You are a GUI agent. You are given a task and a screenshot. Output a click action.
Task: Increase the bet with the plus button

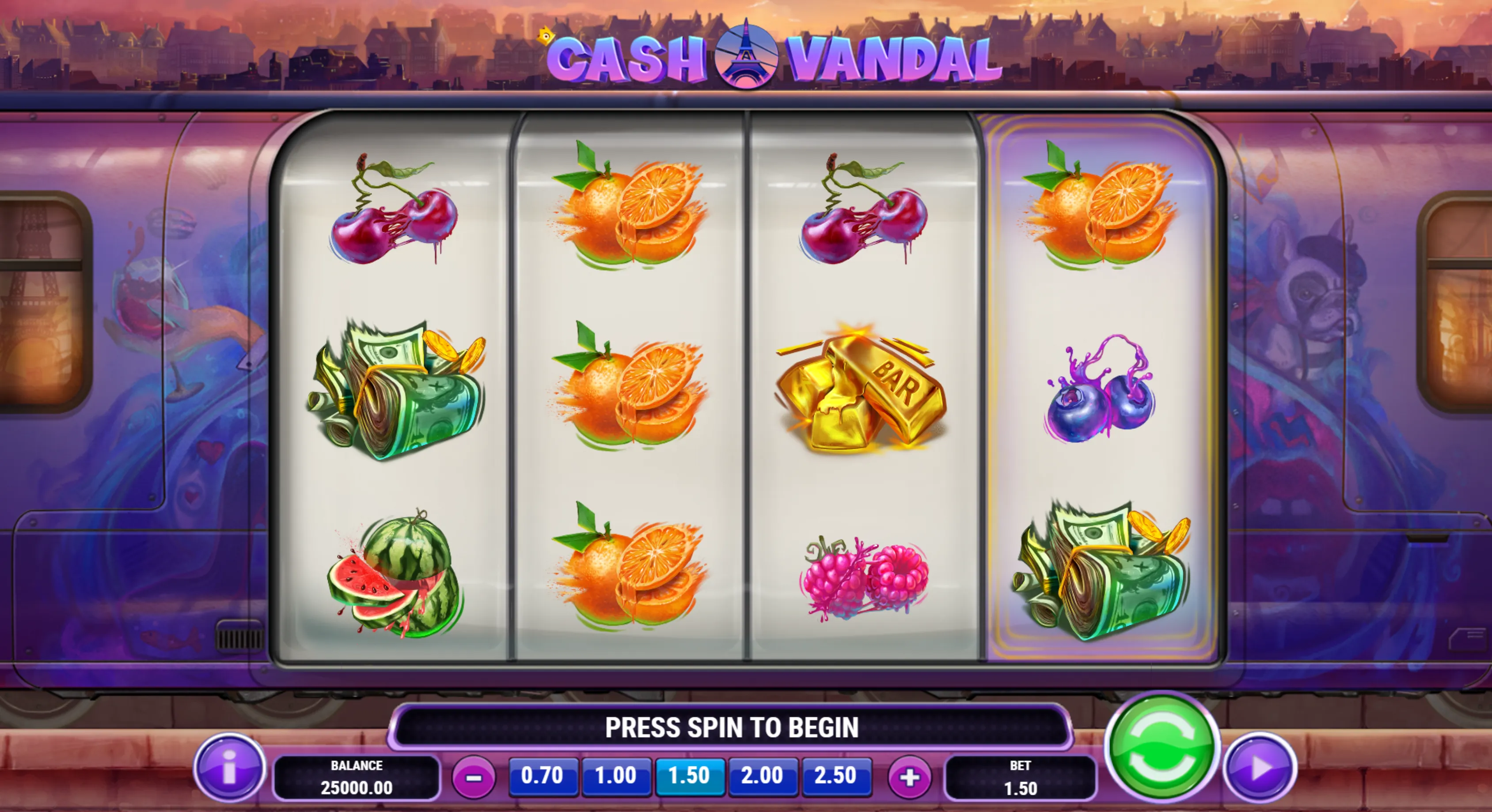point(909,777)
